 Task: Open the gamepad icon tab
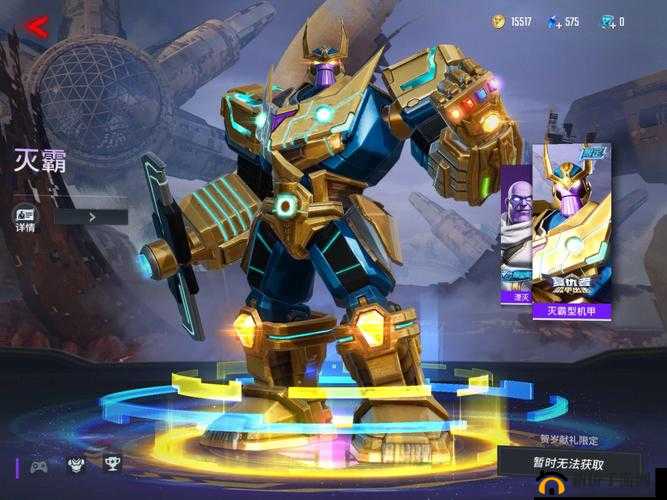(x=39, y=465)
